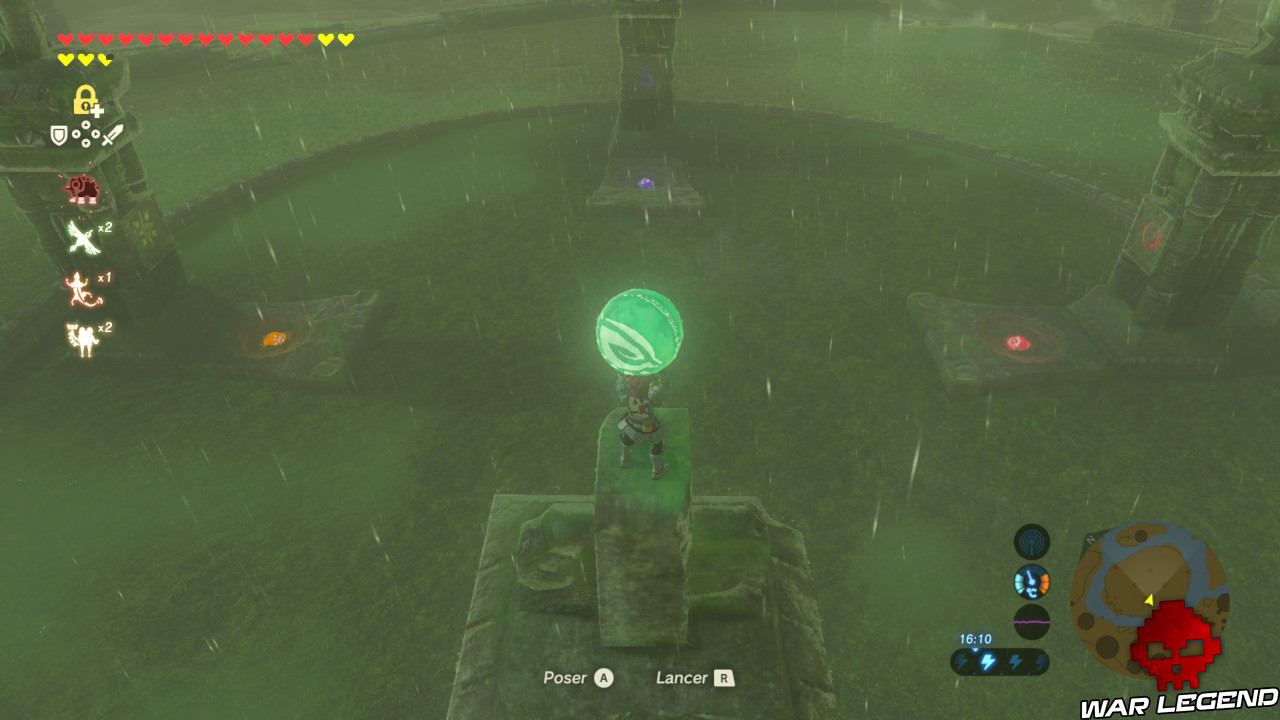This screenshot has width=1280, height=720.
Task: Open the Sheikah sensor indicator
Action: pyautogui.click(x=1031, y=543)
